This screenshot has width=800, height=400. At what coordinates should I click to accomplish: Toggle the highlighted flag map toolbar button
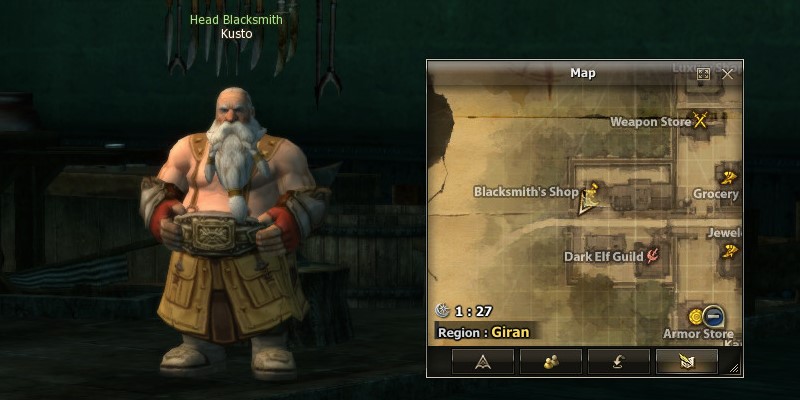click(x=686, y=361)
